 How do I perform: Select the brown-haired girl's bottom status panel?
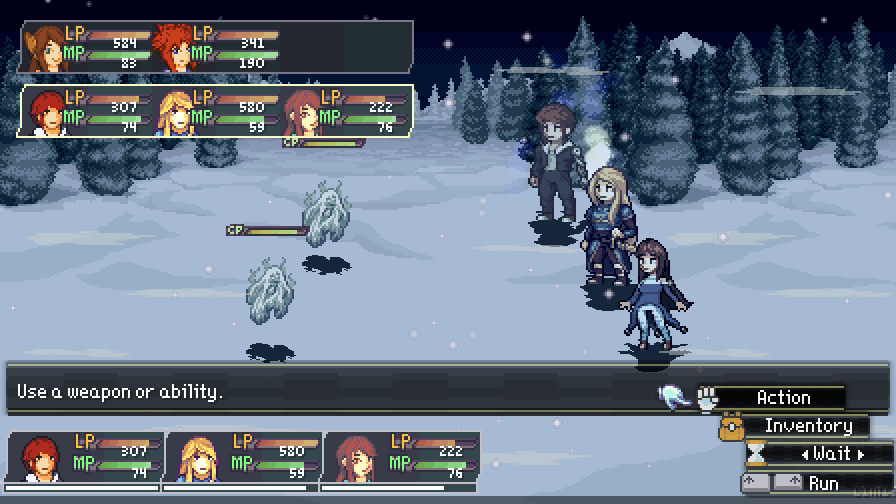(x=401, y=457)
